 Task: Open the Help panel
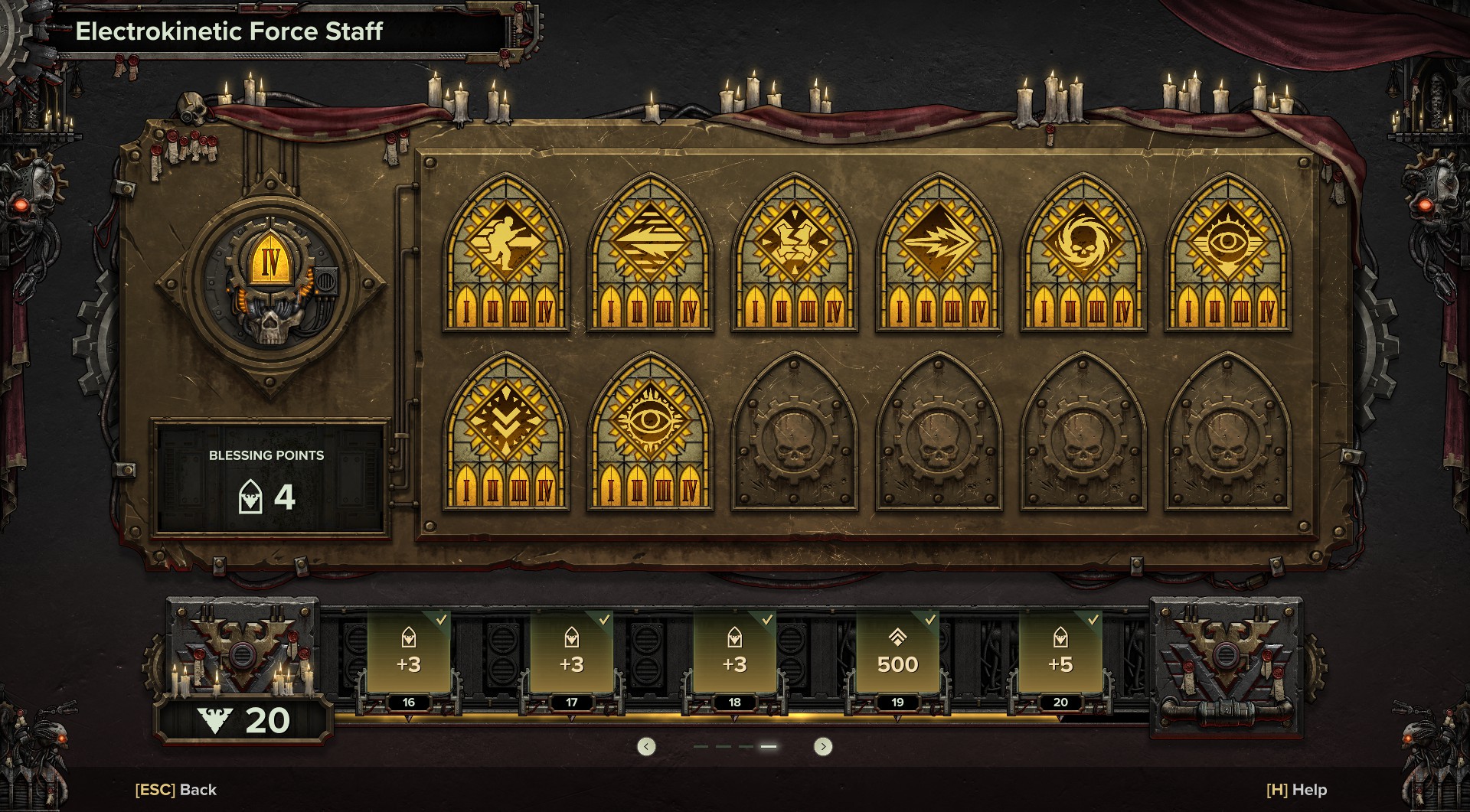click(1296, 790)
